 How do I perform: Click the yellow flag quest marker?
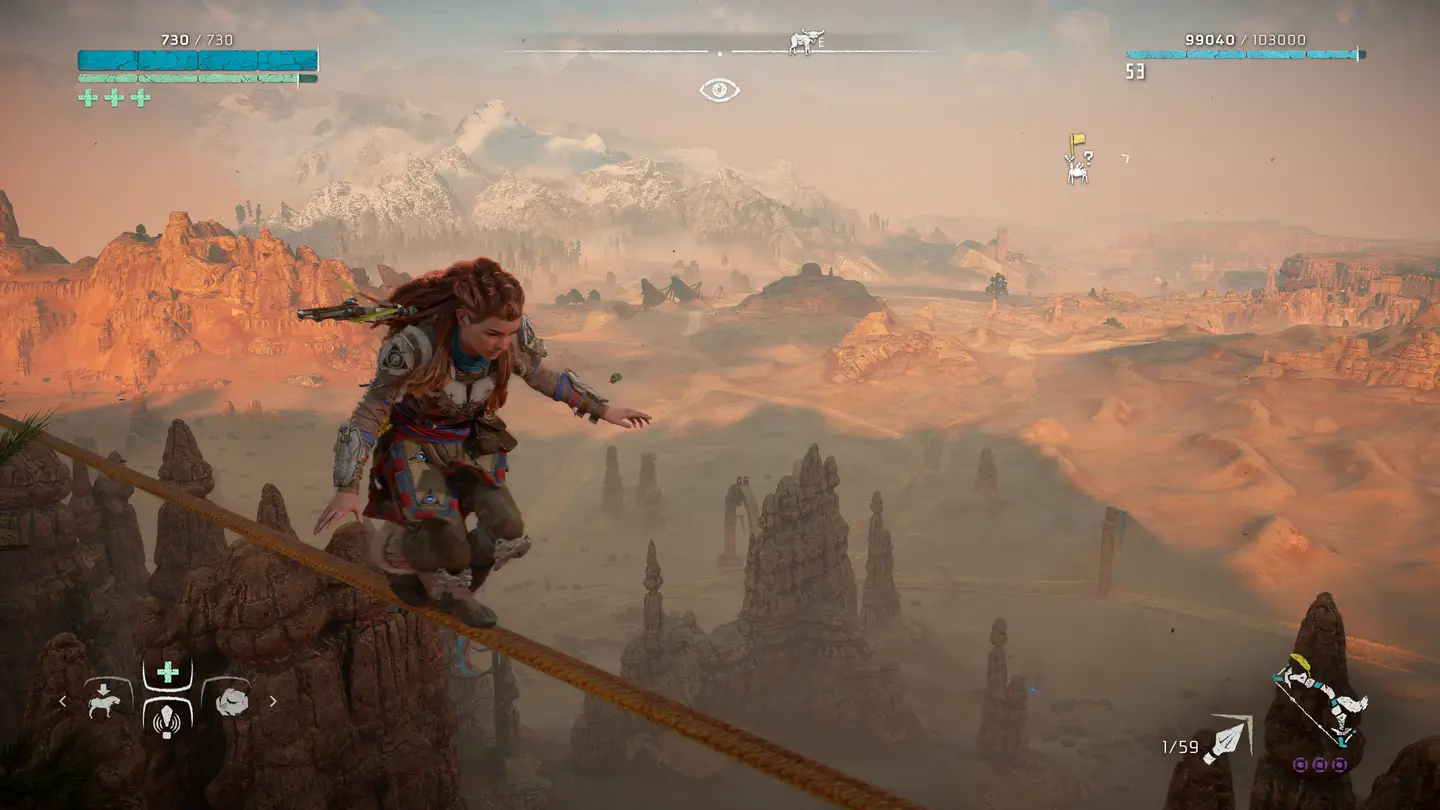tap(1077, 142)
